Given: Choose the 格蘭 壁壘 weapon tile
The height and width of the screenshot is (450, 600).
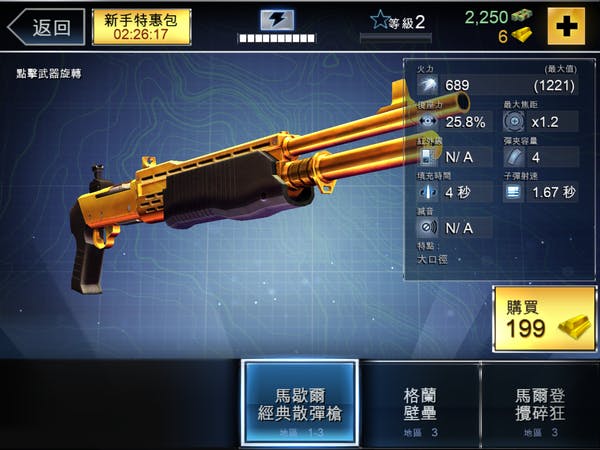Looking at the screenshot, I should pos(420,403).
